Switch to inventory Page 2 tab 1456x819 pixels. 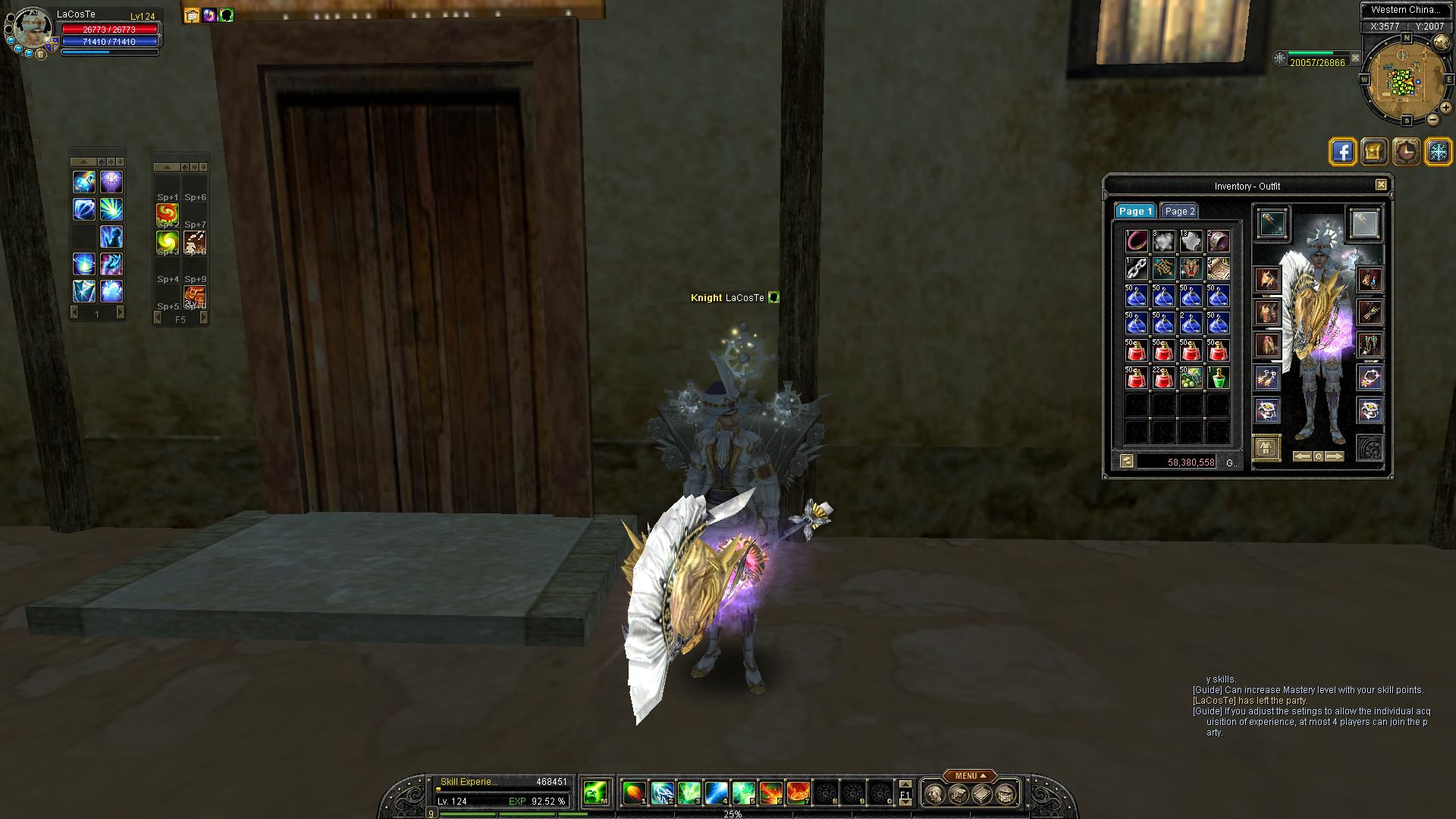coord(1179,212)
